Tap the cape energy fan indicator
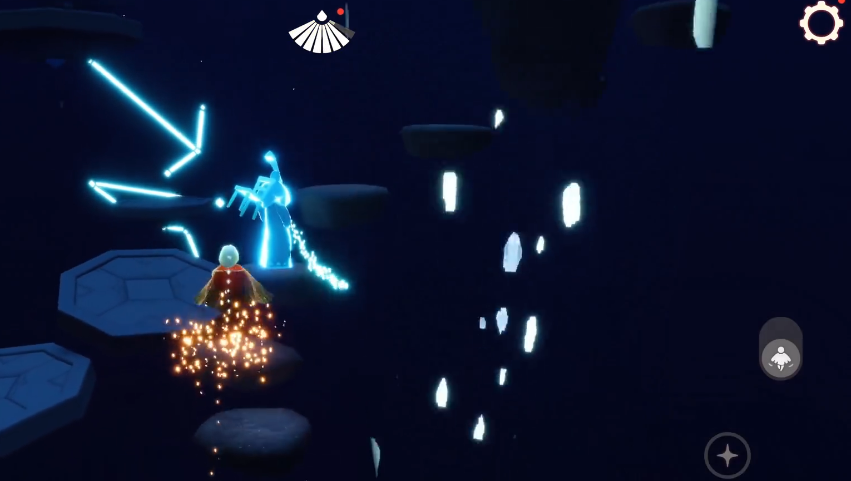This screenshot has height=481, width=851. tap(320, 33)
